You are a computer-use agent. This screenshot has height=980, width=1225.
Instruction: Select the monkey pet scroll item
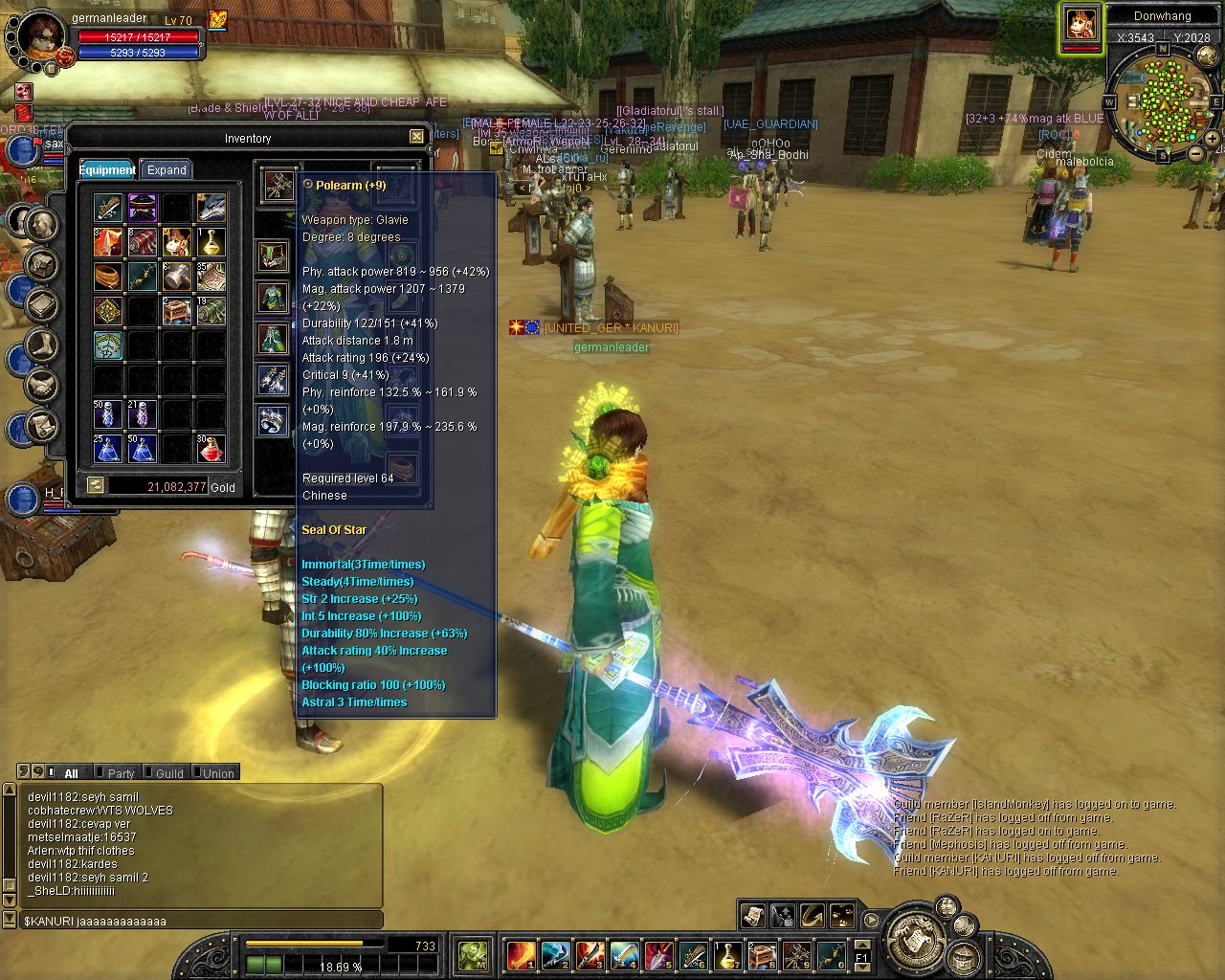pos(176,241)
